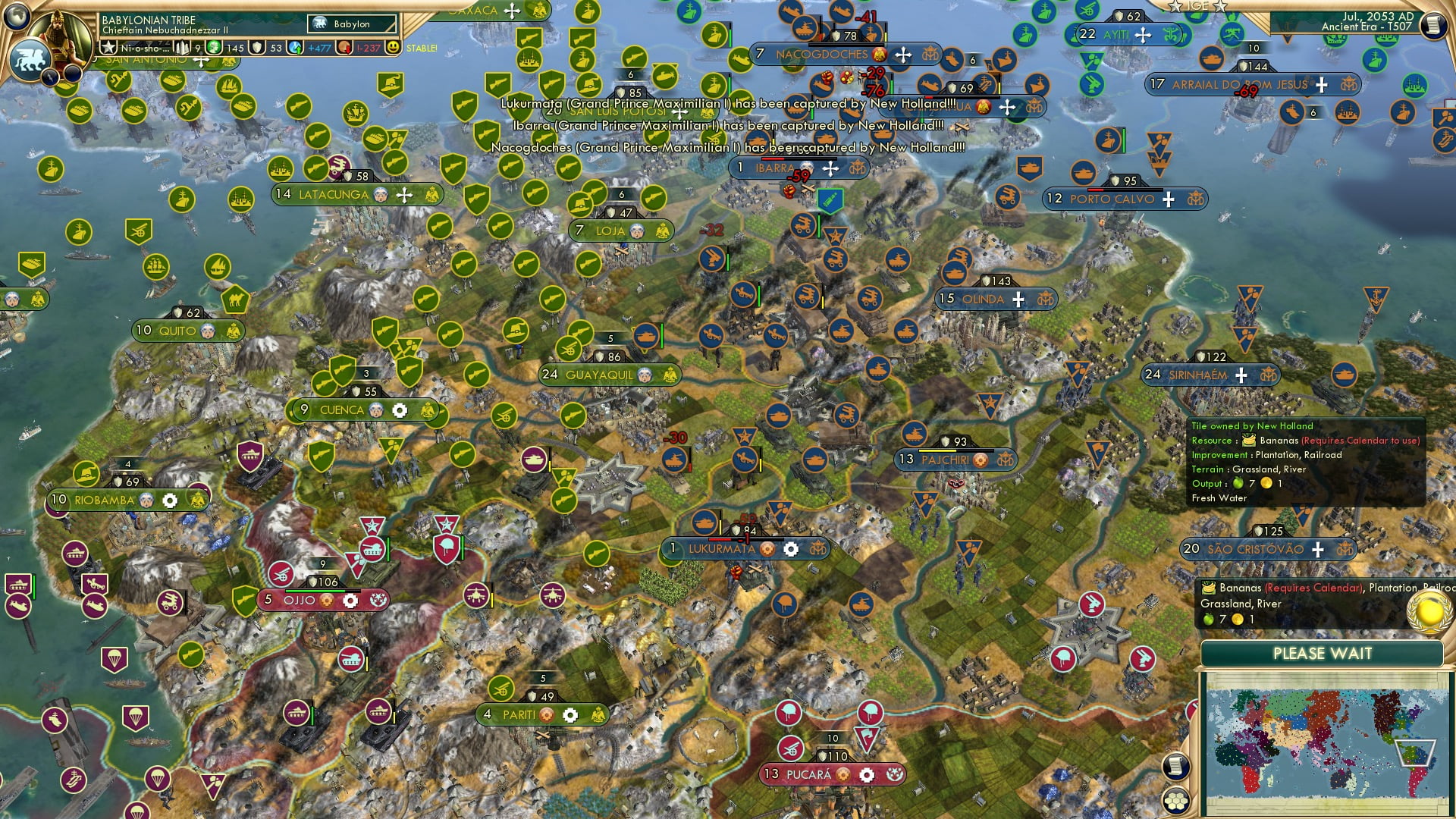This screenshot has width=1456, height=819.
Task: Click the red health bar on Nacogdoches' banner
Action: click(846, 45)
